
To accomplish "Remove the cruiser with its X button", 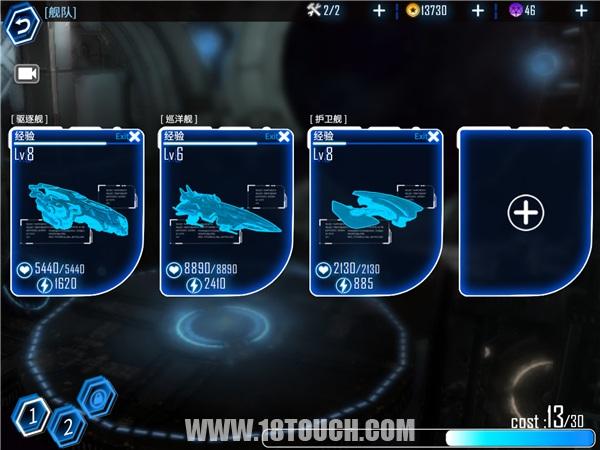I will tap(284, 137).
